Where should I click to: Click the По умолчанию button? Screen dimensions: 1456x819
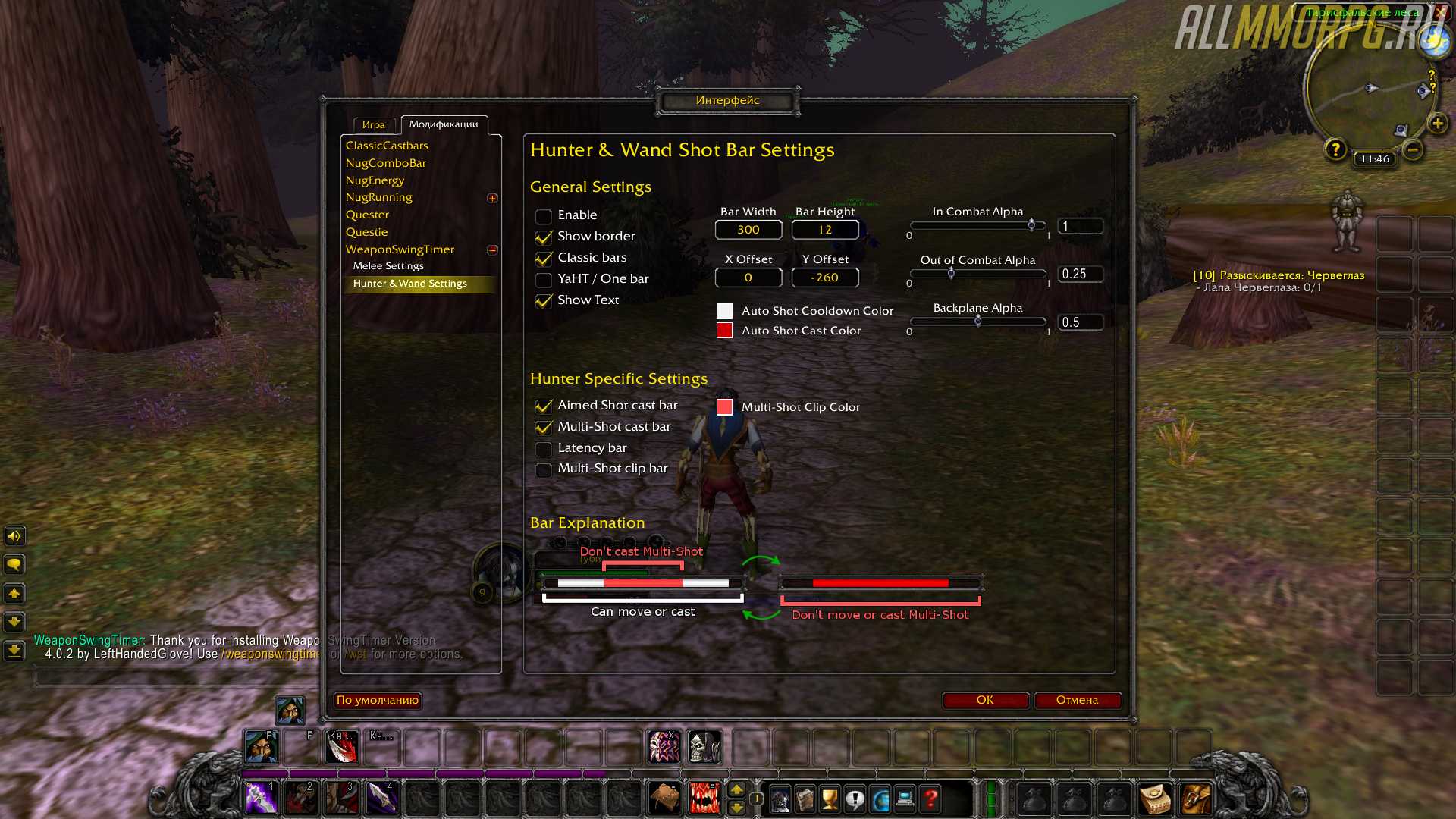click(x=377, y=700)
